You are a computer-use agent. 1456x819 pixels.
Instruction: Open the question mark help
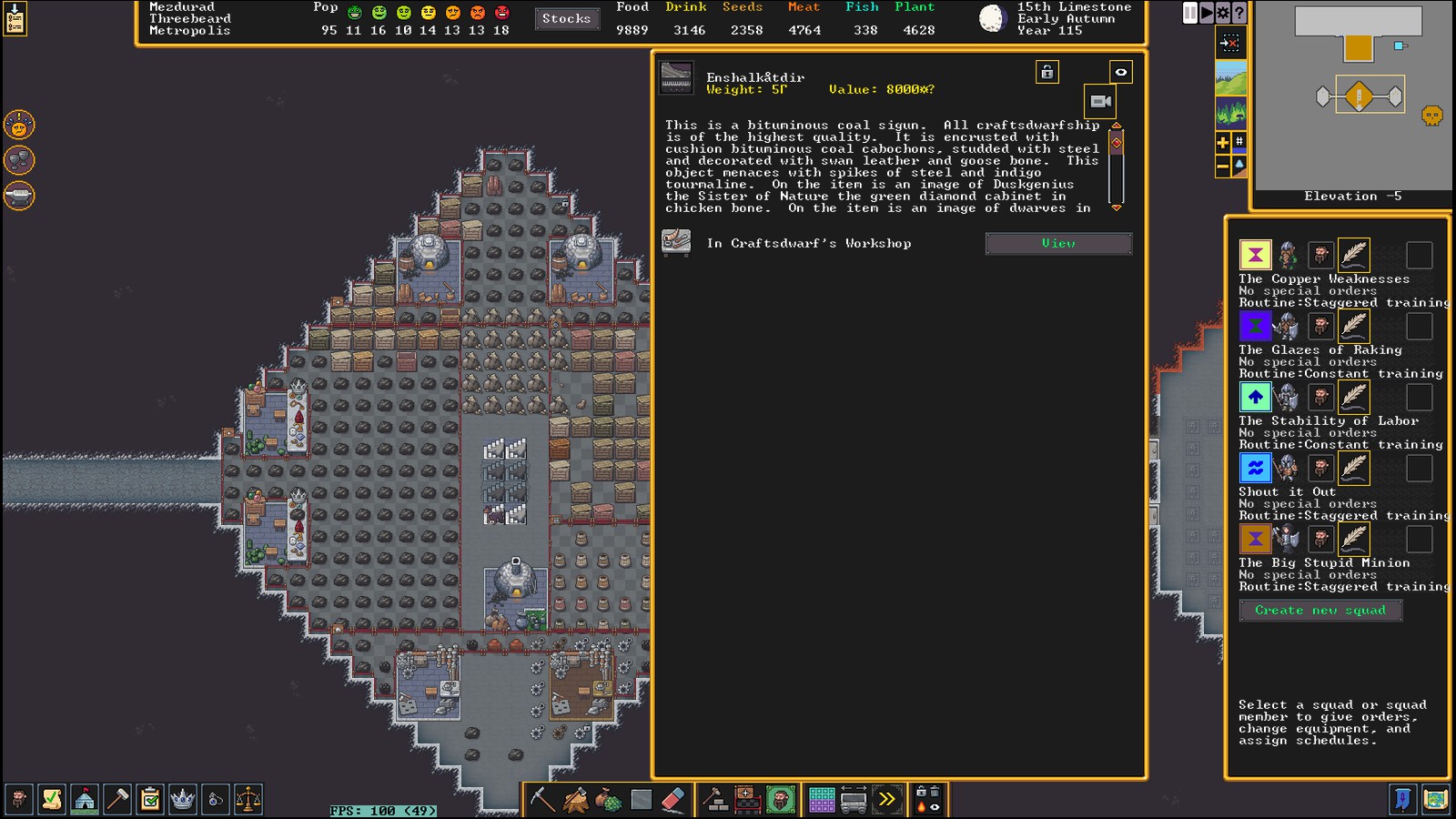click(1239, 13)
